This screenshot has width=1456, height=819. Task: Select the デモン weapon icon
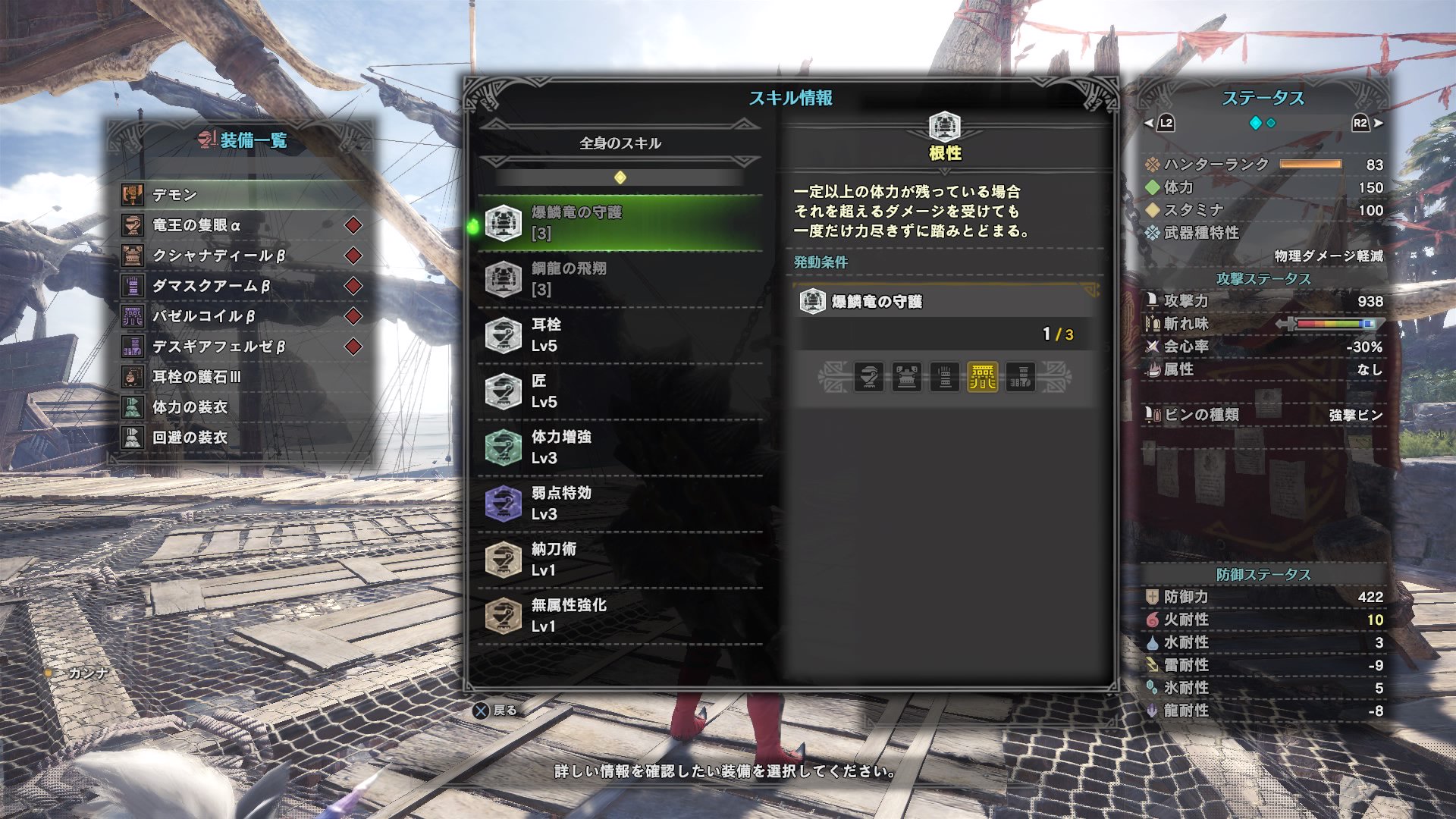click(133, 195)
